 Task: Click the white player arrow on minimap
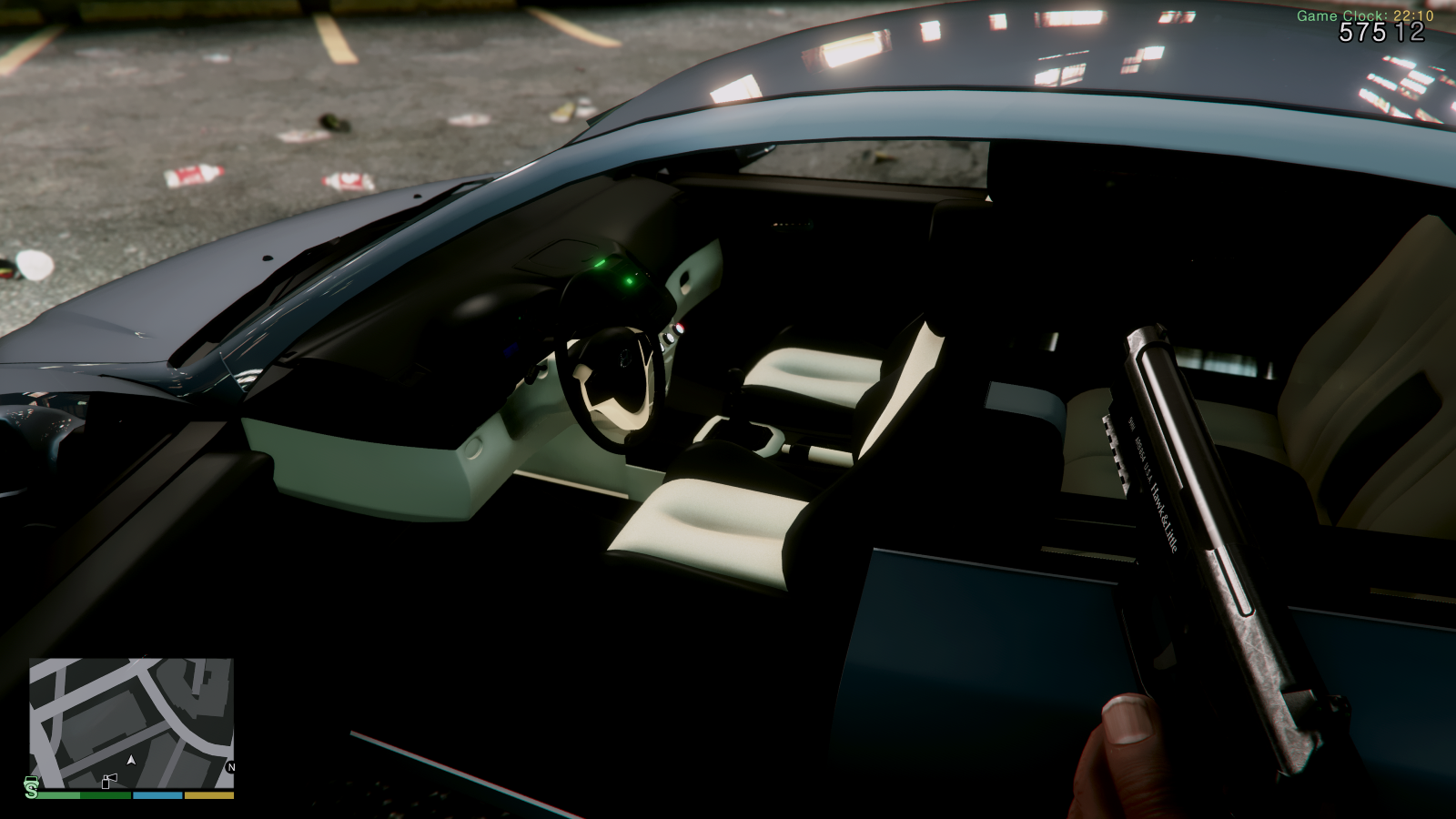pos(132,759)
